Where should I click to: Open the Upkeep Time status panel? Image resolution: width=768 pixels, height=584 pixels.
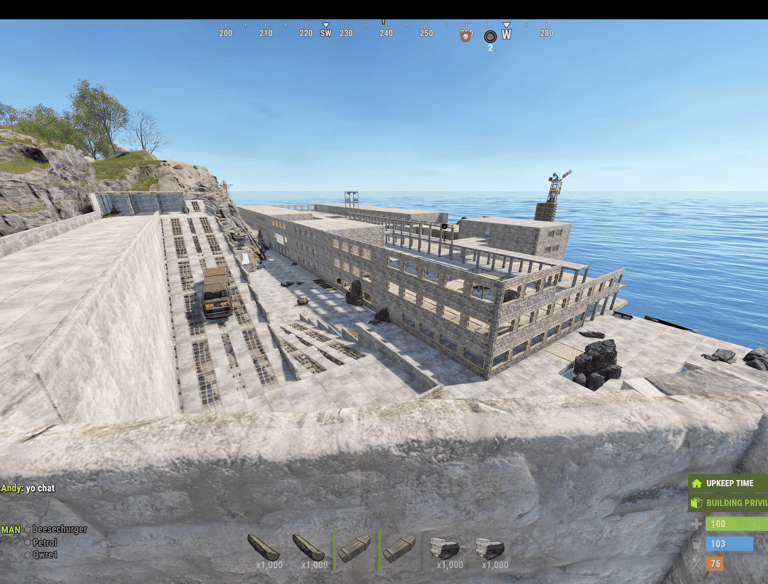pyautogui.click(x=728, y=483)
